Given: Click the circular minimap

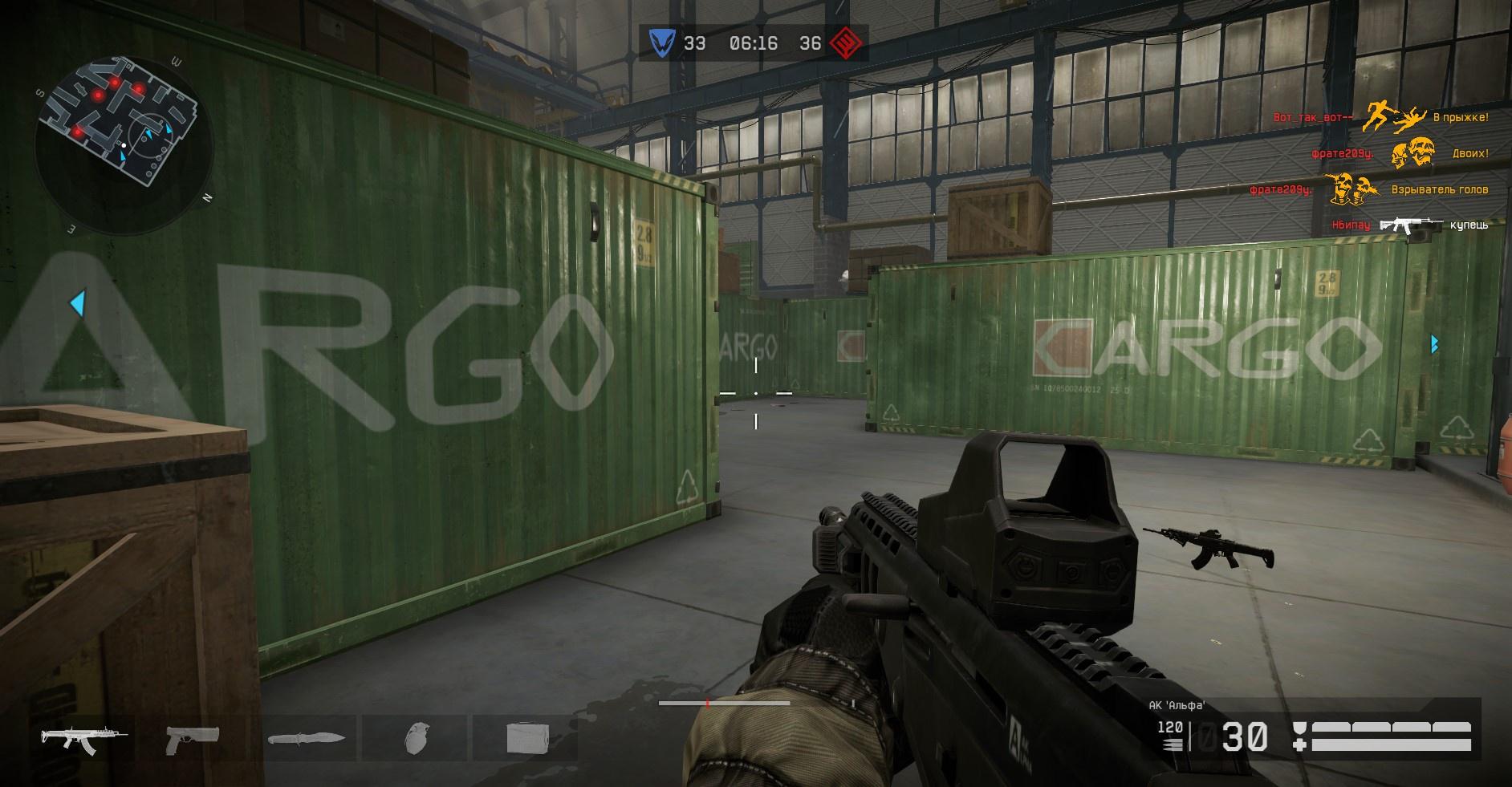Looking at the screenshot, I should click(123, 144).
